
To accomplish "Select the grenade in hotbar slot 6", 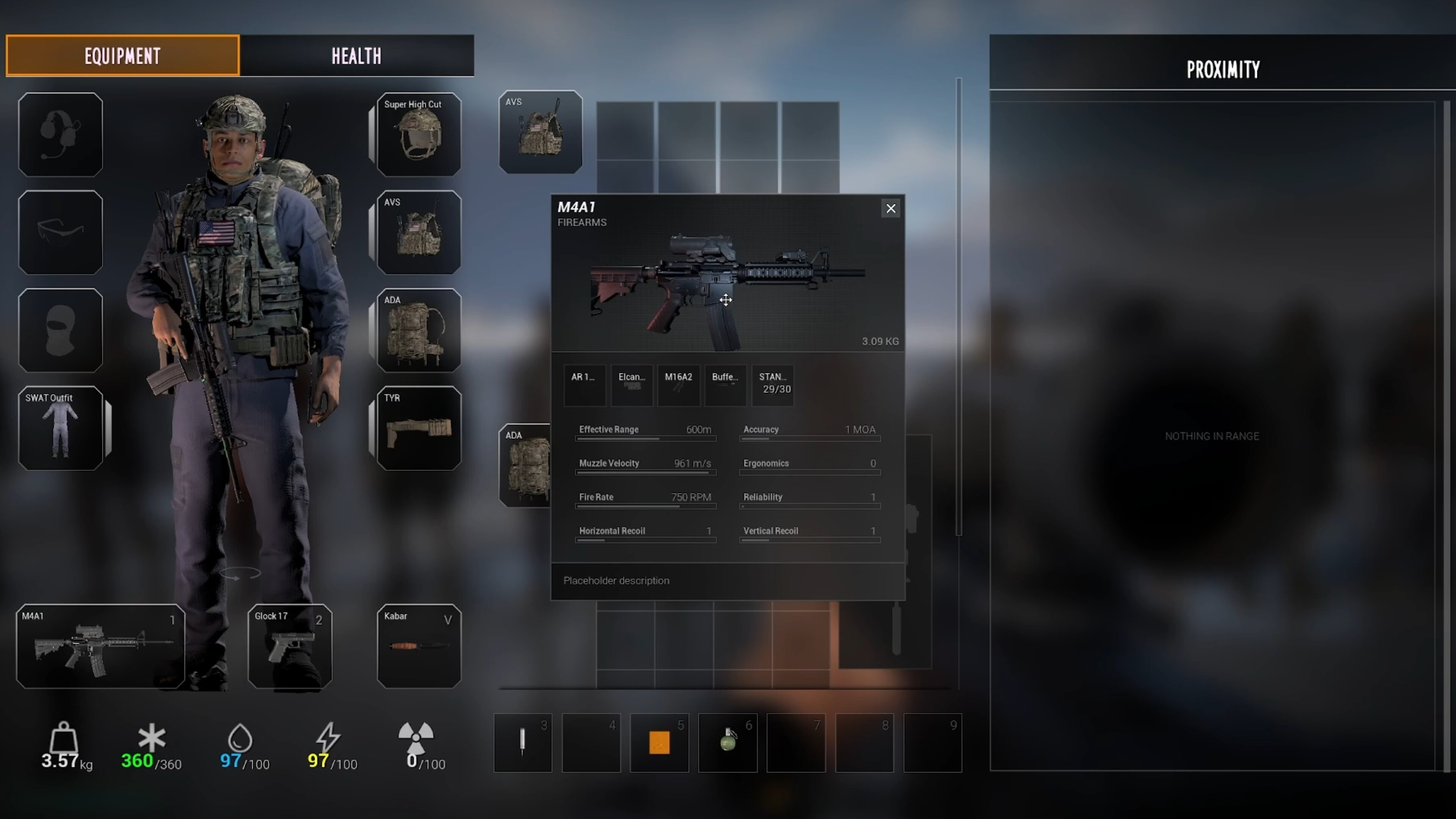I will coord(728,743).
